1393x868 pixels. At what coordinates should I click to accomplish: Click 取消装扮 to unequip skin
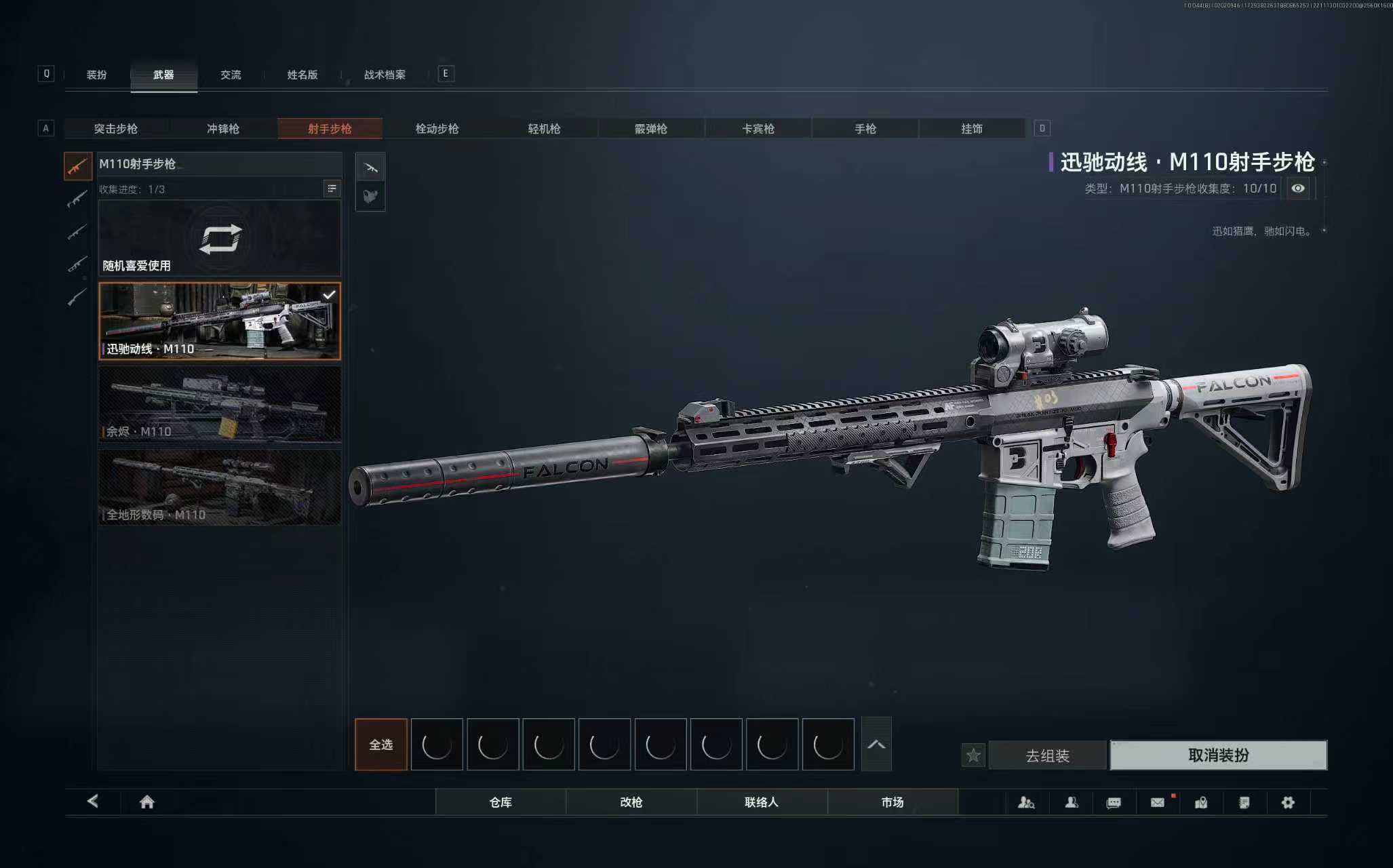click(1218, 755)
